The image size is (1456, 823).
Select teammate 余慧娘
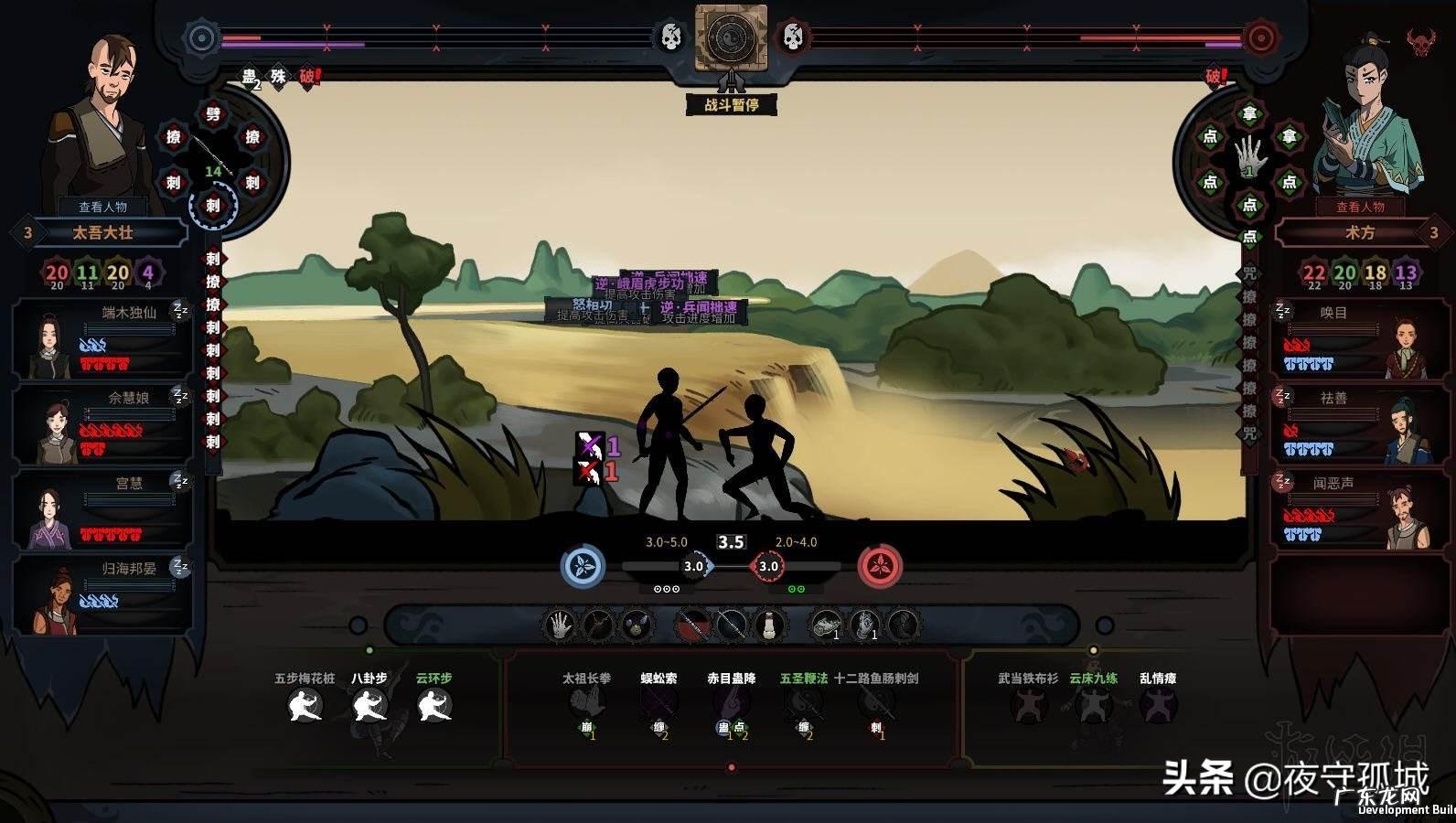[x=102, y=423]
